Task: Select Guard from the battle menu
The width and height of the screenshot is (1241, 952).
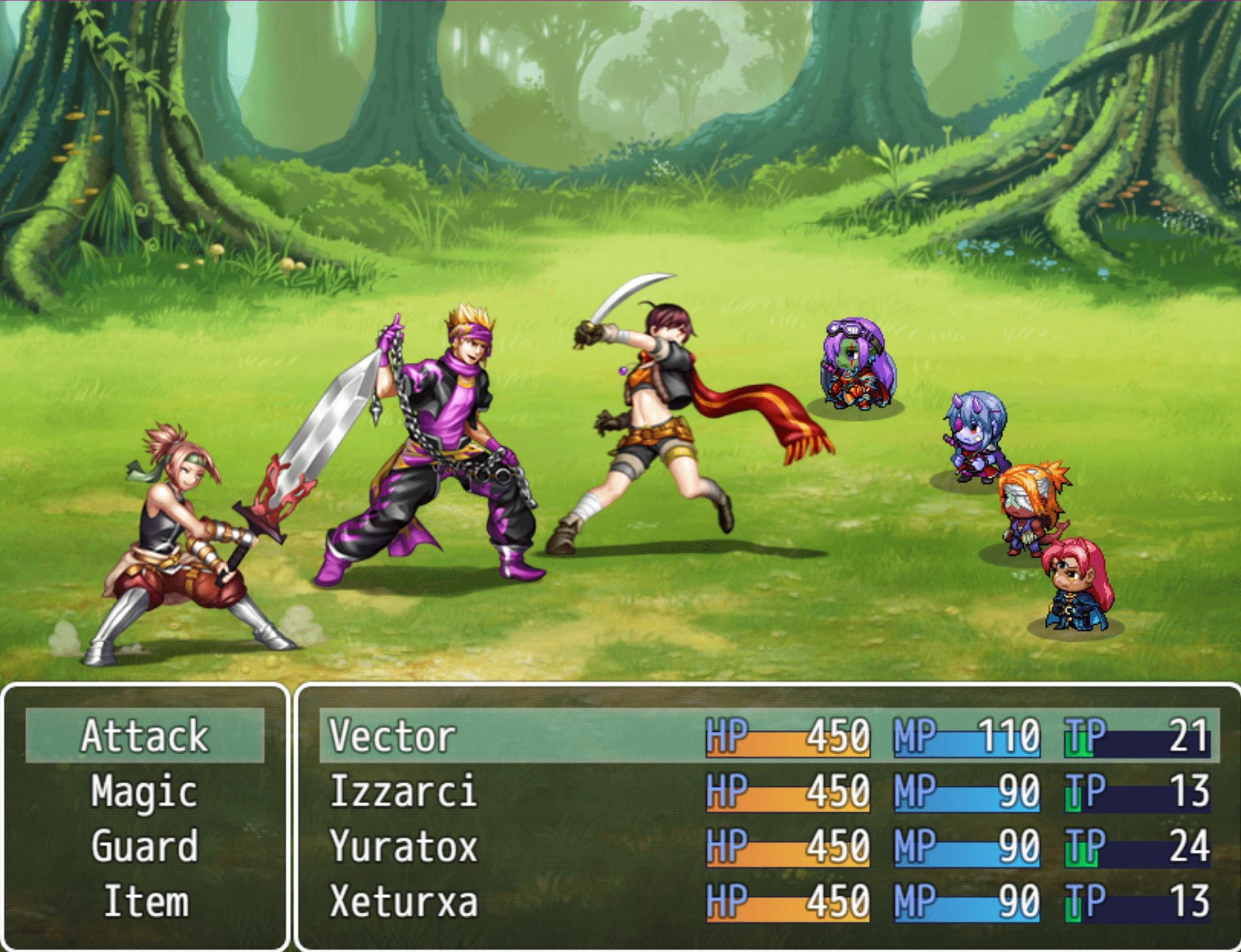Action: click(145, 846)
